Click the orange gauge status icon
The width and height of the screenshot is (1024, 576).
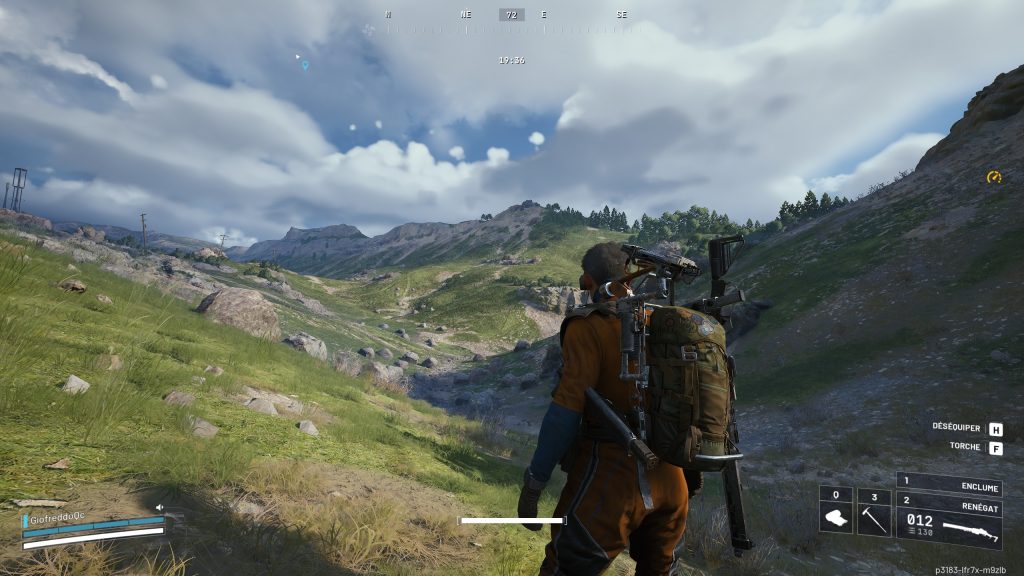click(x=993, y=177)
